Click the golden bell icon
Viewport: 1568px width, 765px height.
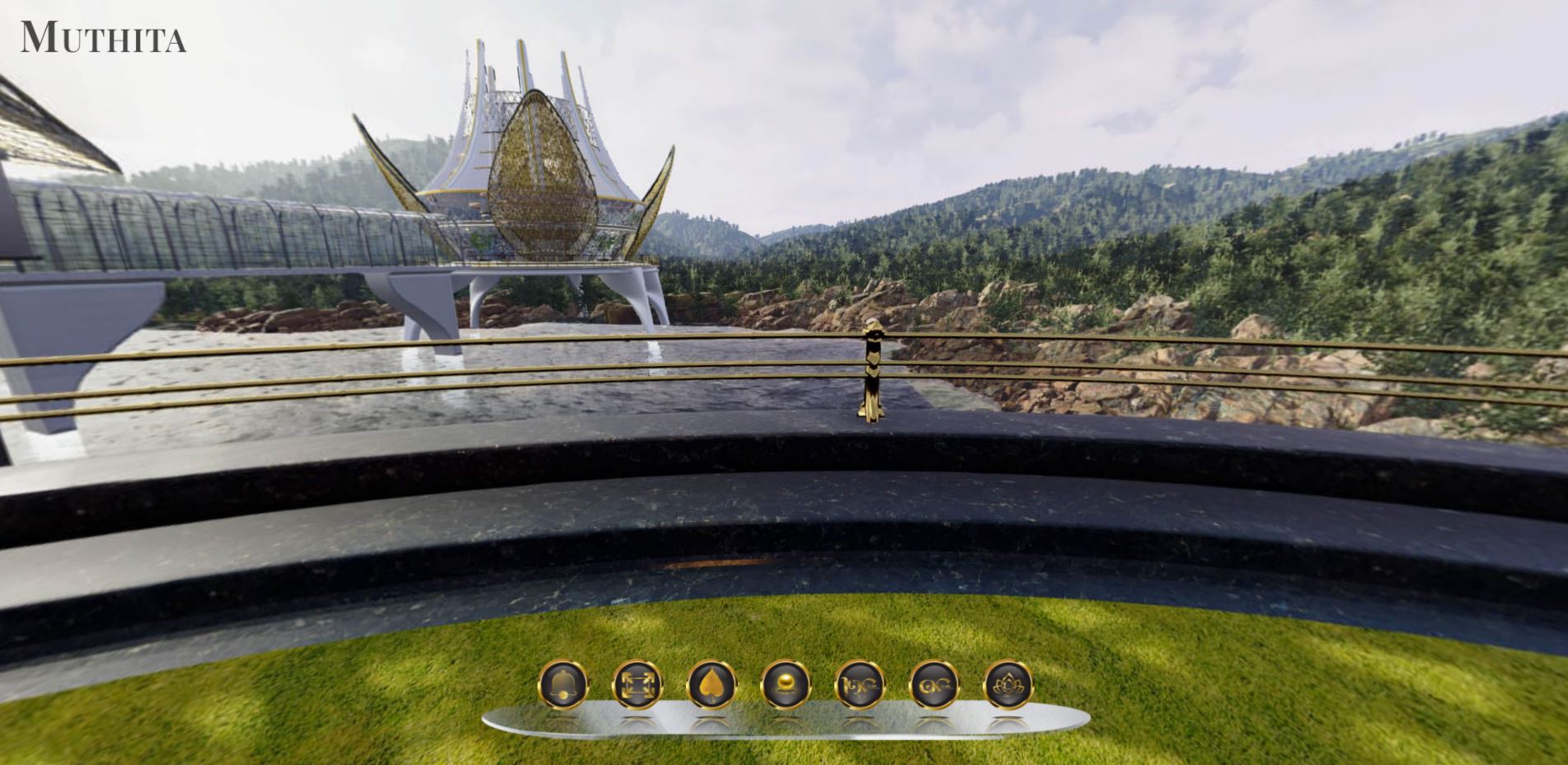click(563, 684)
